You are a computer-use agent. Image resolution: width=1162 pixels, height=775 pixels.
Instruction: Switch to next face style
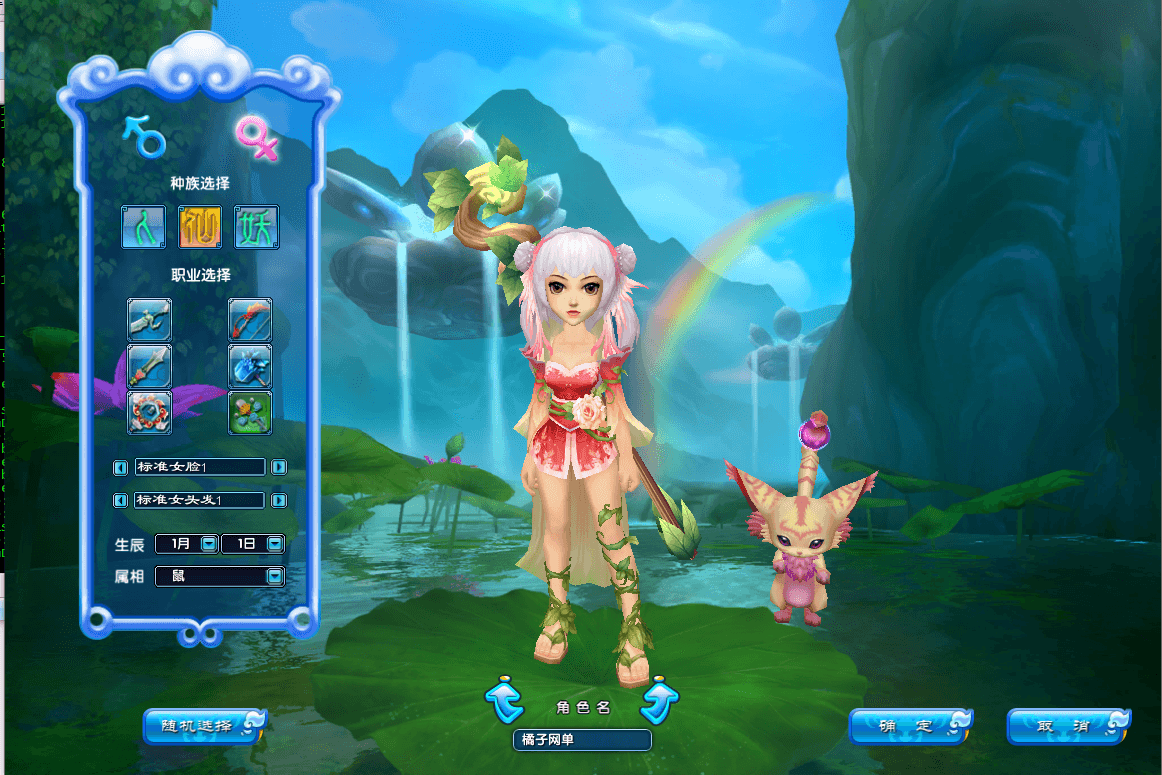tap(279, 467)
